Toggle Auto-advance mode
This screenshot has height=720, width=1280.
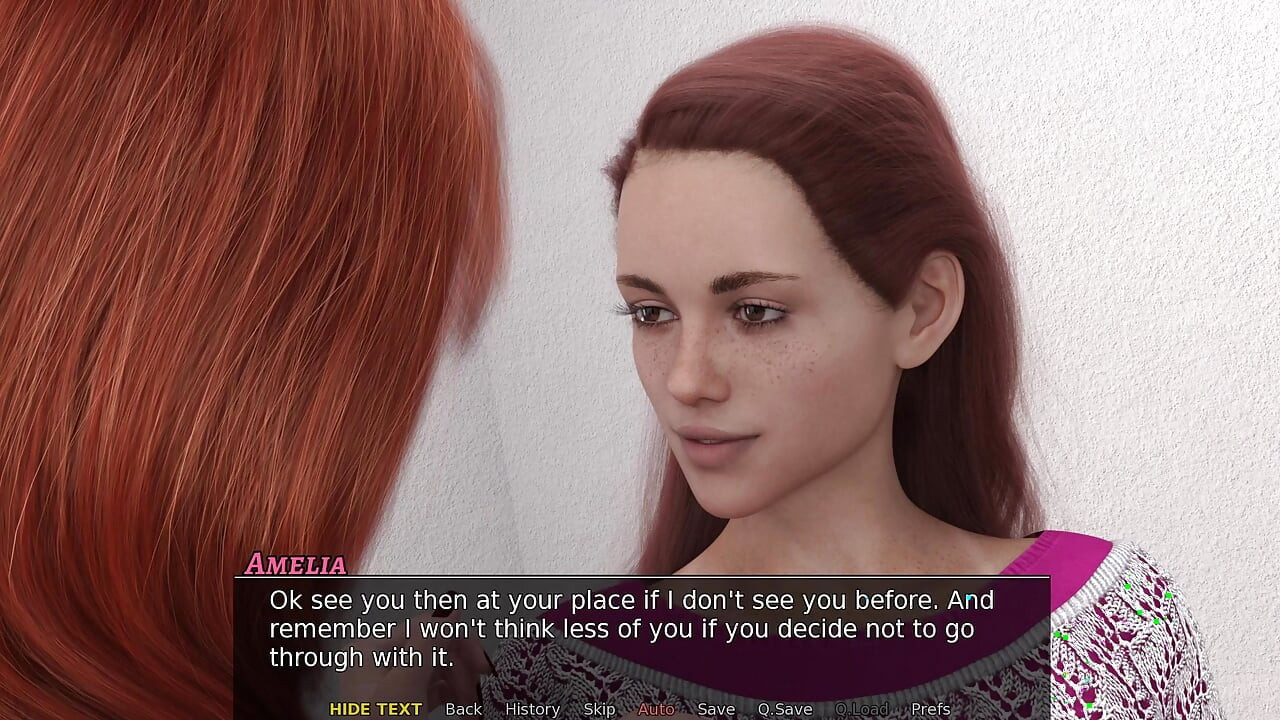point(656,709)
